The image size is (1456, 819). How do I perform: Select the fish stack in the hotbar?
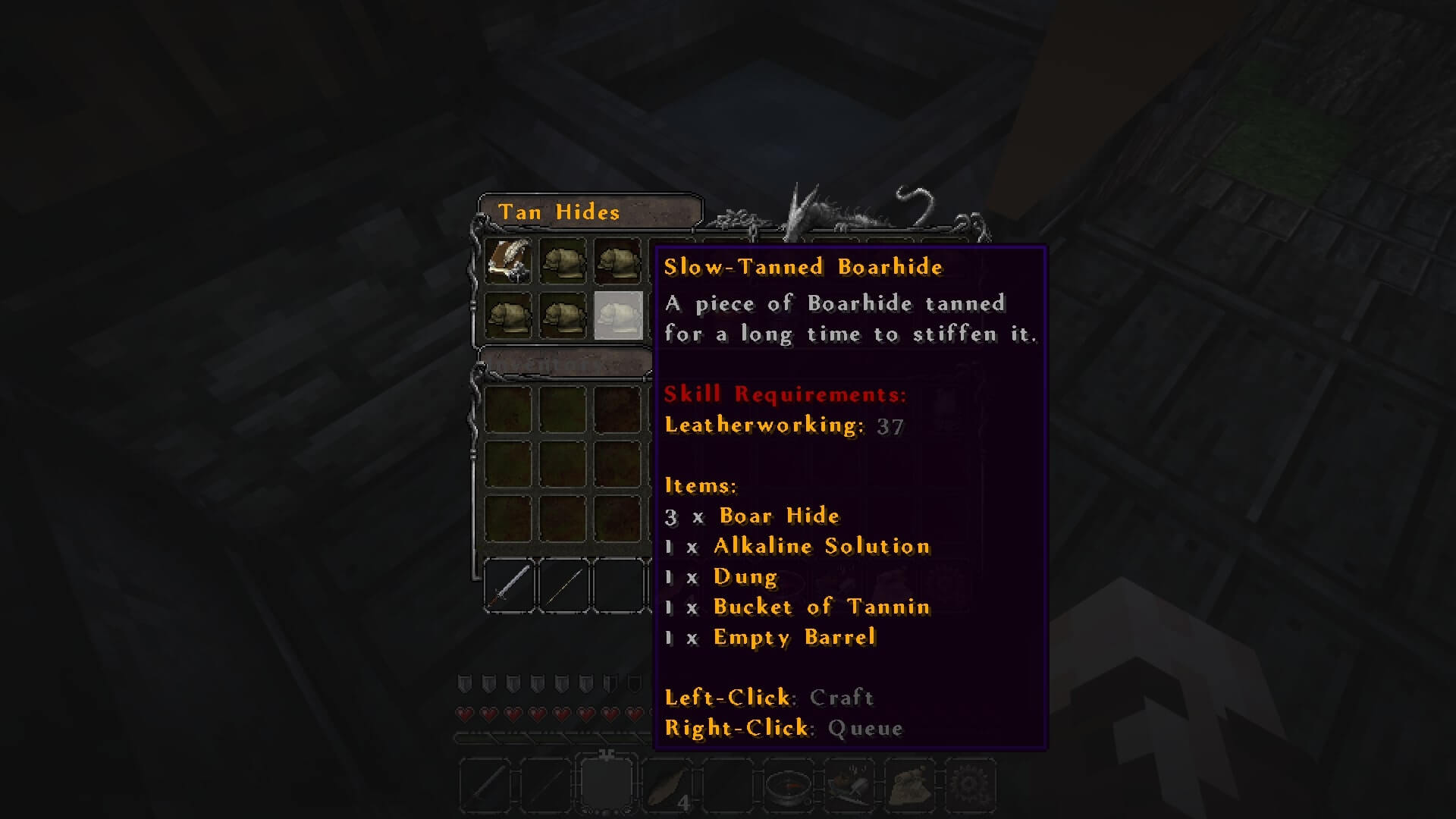667,786
